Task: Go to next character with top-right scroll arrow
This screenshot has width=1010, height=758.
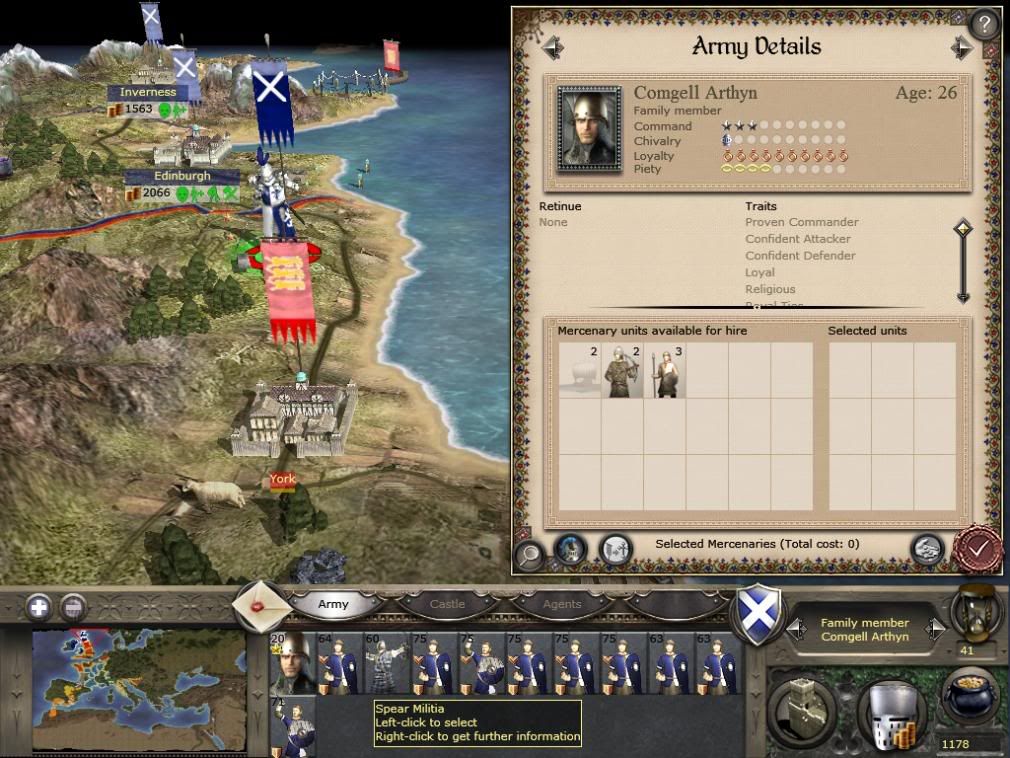Action: (x=961, y=47)
